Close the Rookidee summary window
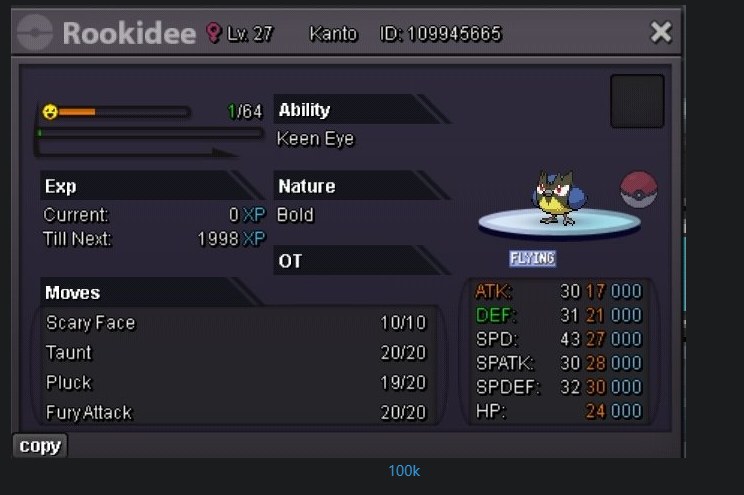Screen dimensions: 744x495 pos(660,32)
